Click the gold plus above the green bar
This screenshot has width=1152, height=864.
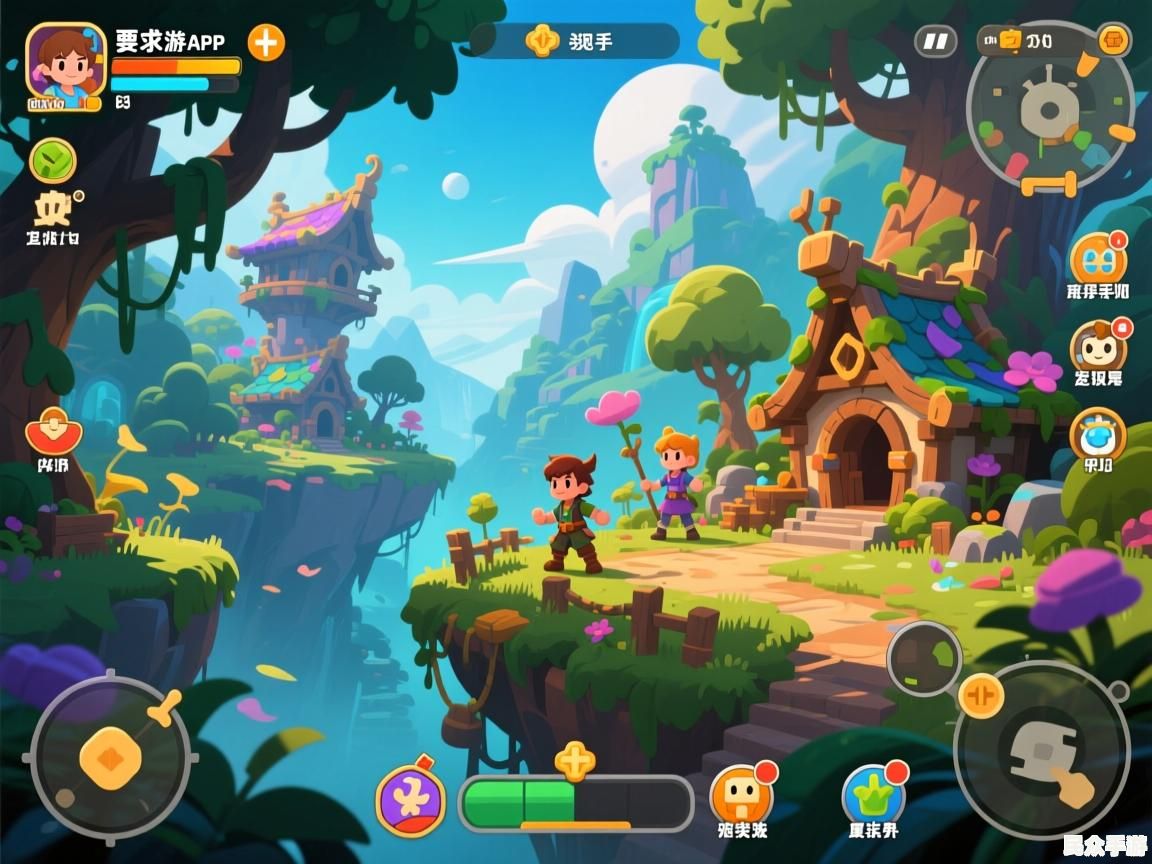tap(575, 762)
